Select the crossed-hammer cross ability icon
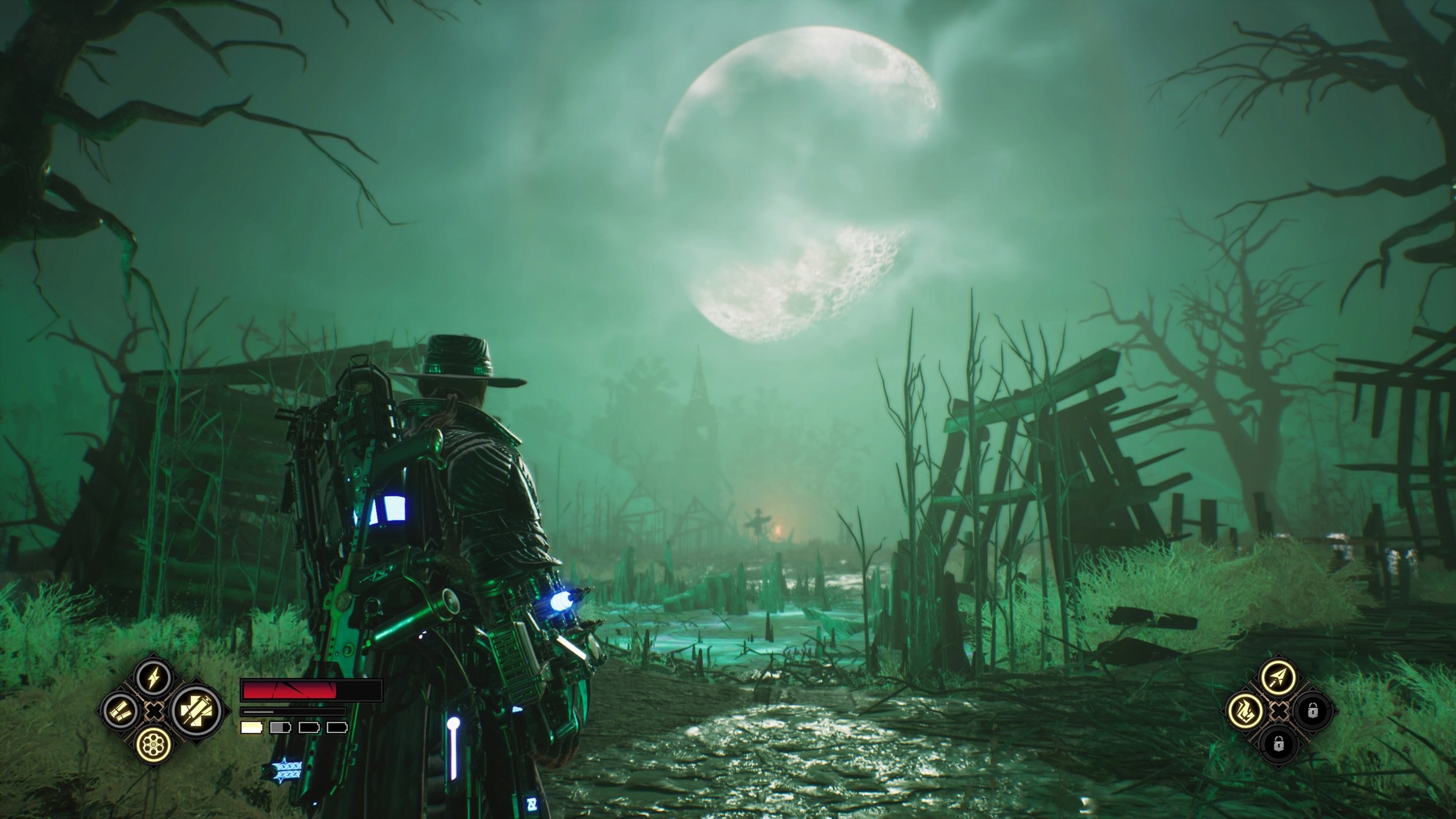This screenshot has width=1456, height=819. [x=196, y=712]
